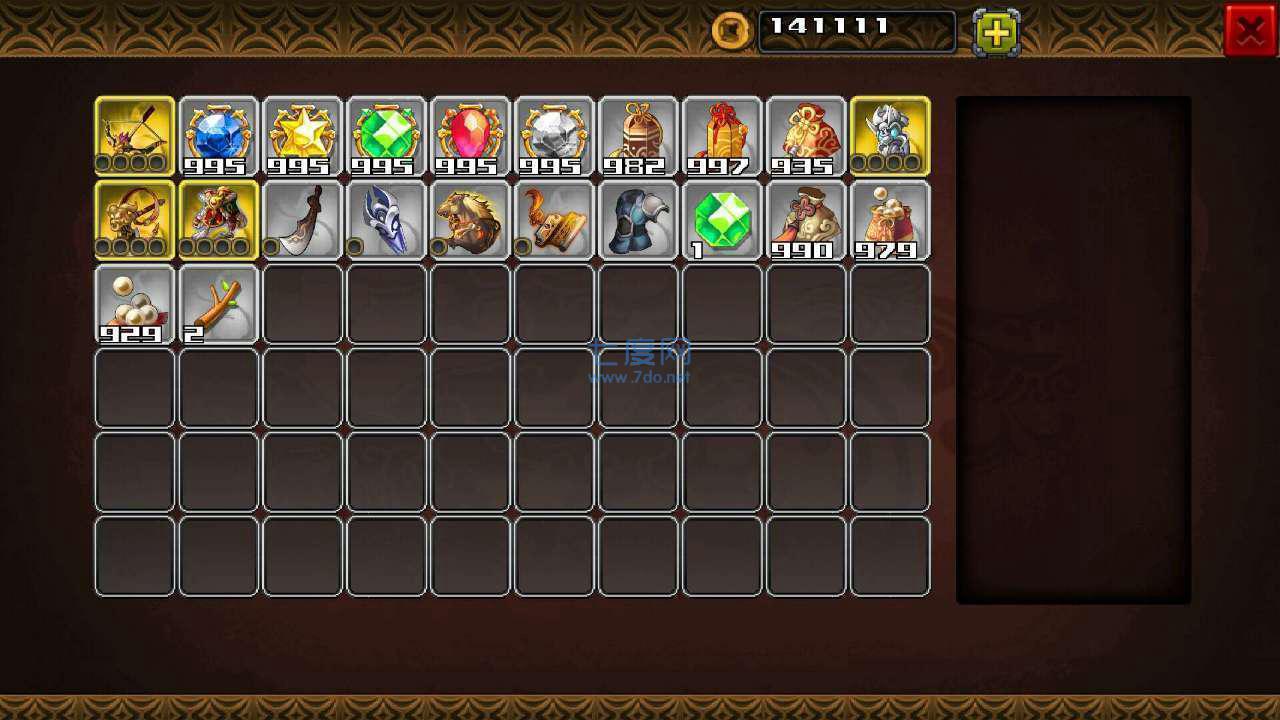Select the curved blade weapon item

pyautogui.click(x=302, y=218)
